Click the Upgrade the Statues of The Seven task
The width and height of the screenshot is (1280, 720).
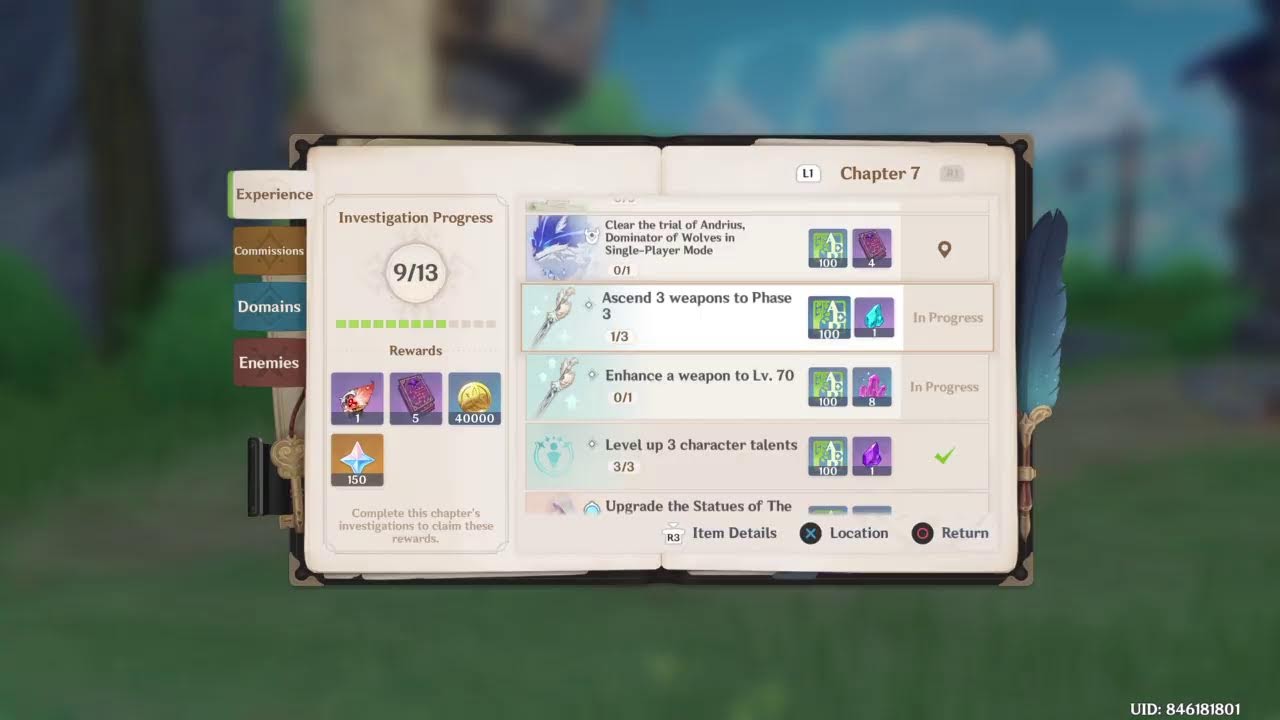pyautogui.click(x=698, y=506)
